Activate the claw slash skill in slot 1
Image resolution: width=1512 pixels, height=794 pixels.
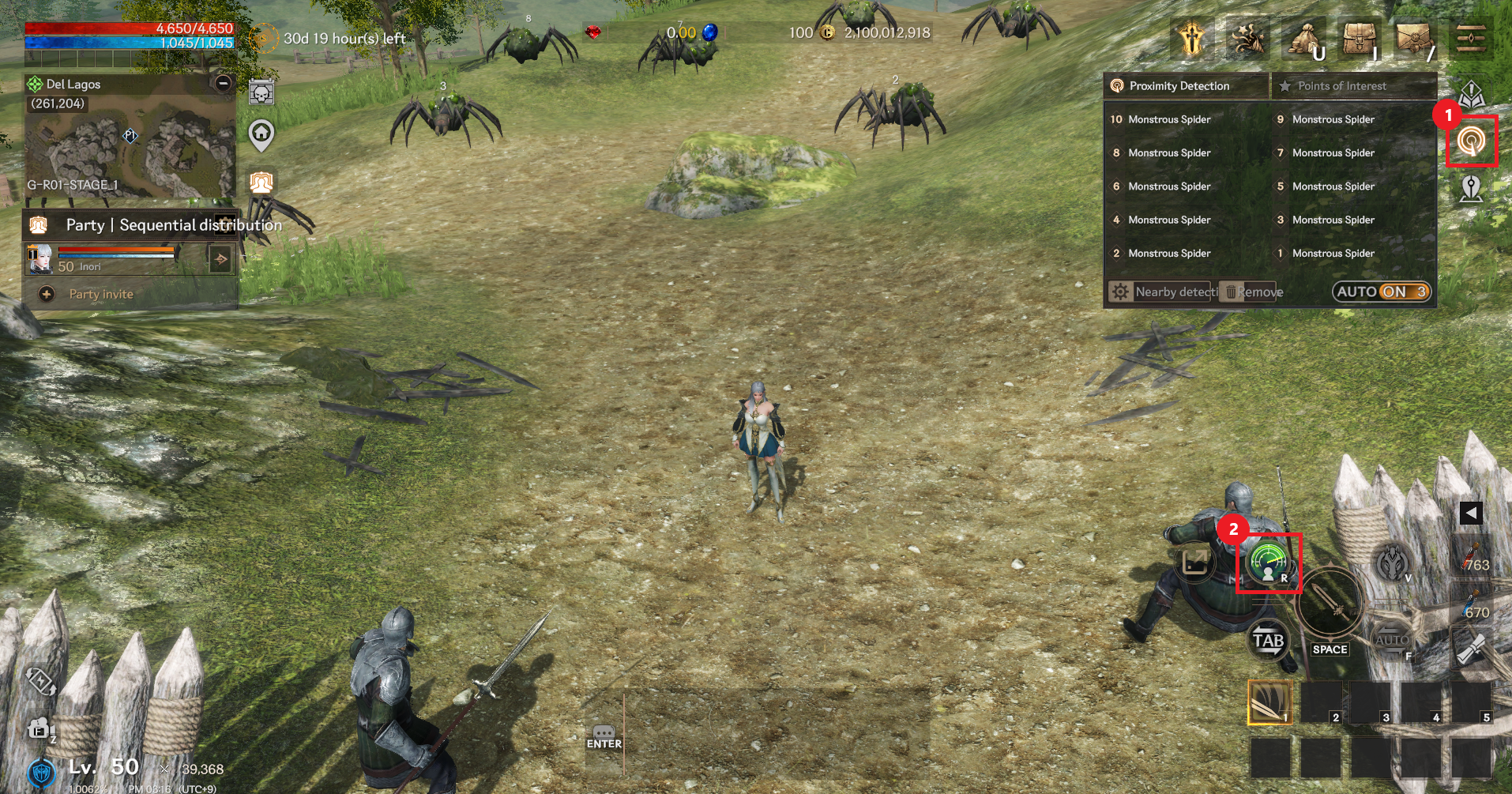point(1269,702)
